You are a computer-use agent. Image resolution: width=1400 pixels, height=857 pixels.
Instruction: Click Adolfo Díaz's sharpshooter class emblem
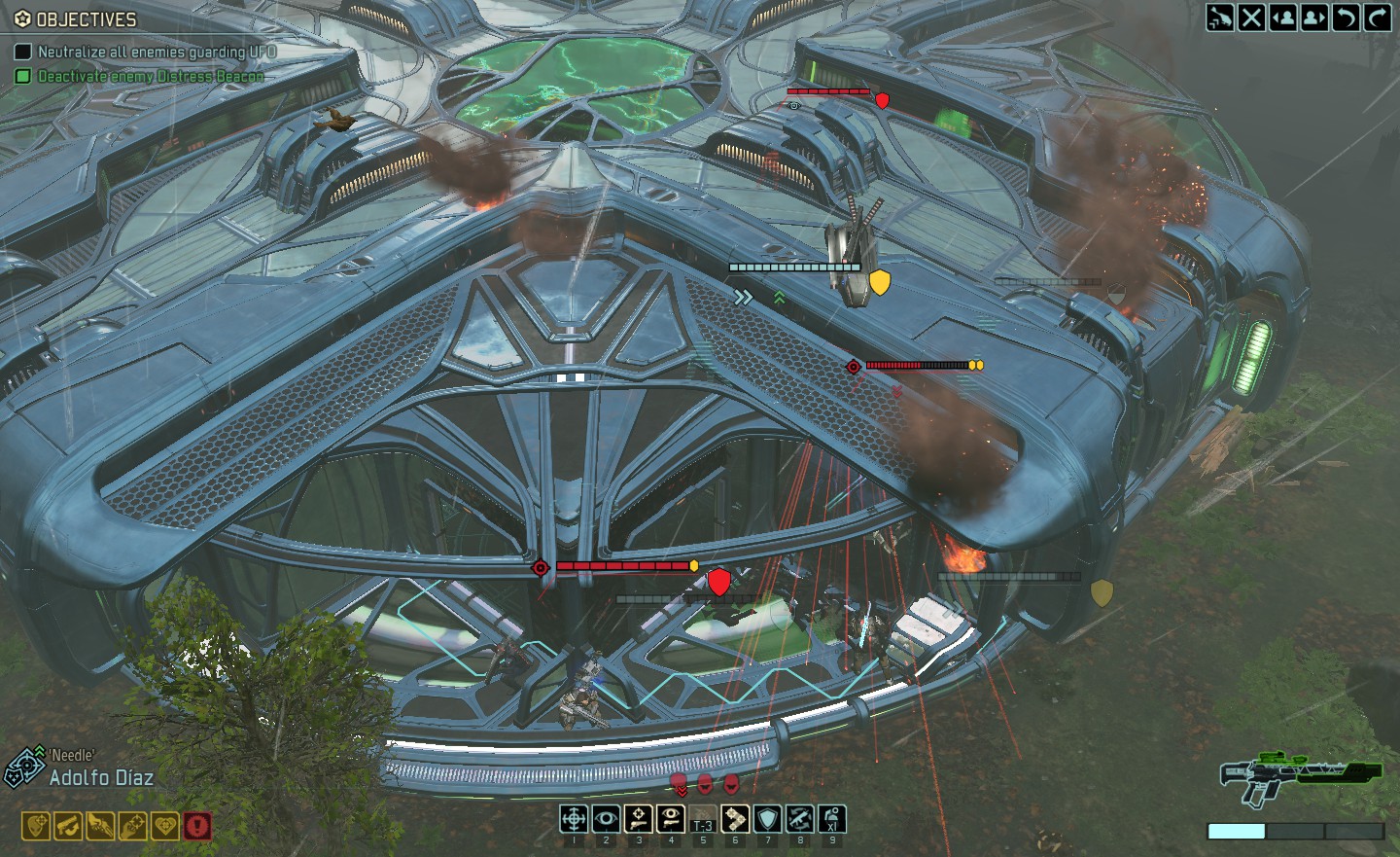click(x=24, y=765)
